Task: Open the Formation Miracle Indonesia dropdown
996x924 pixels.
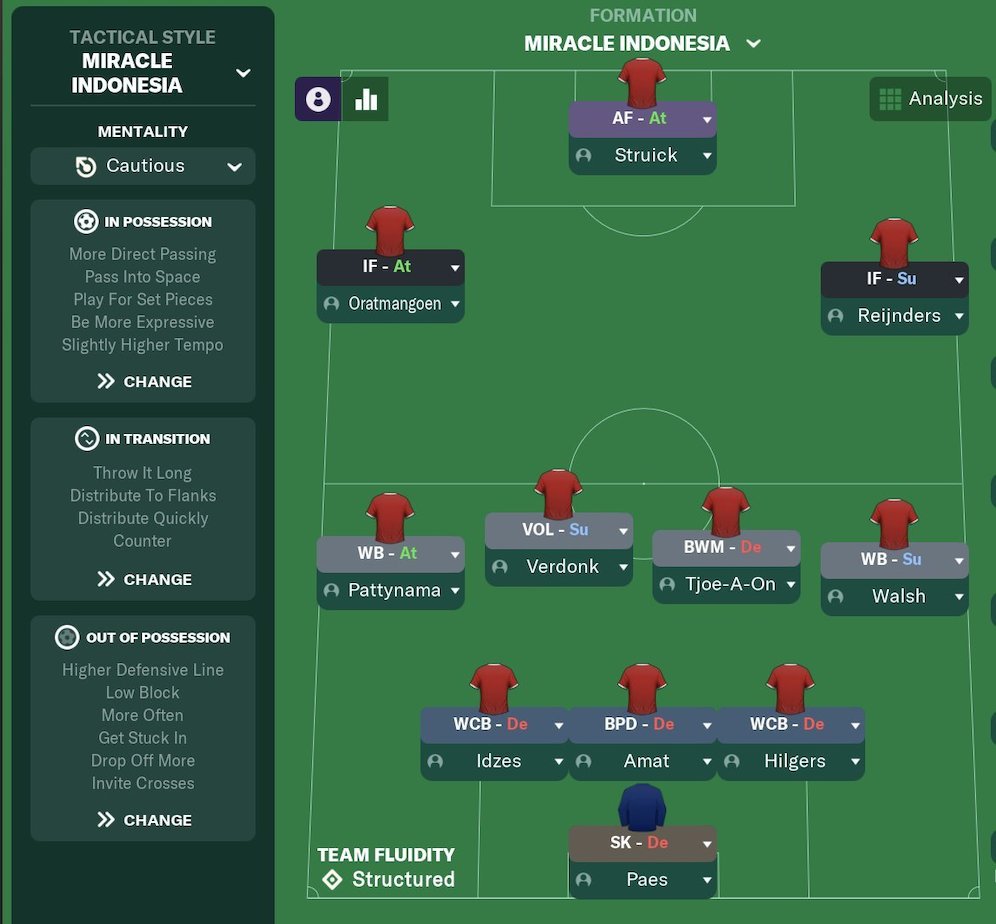Action: click(753, 44)
